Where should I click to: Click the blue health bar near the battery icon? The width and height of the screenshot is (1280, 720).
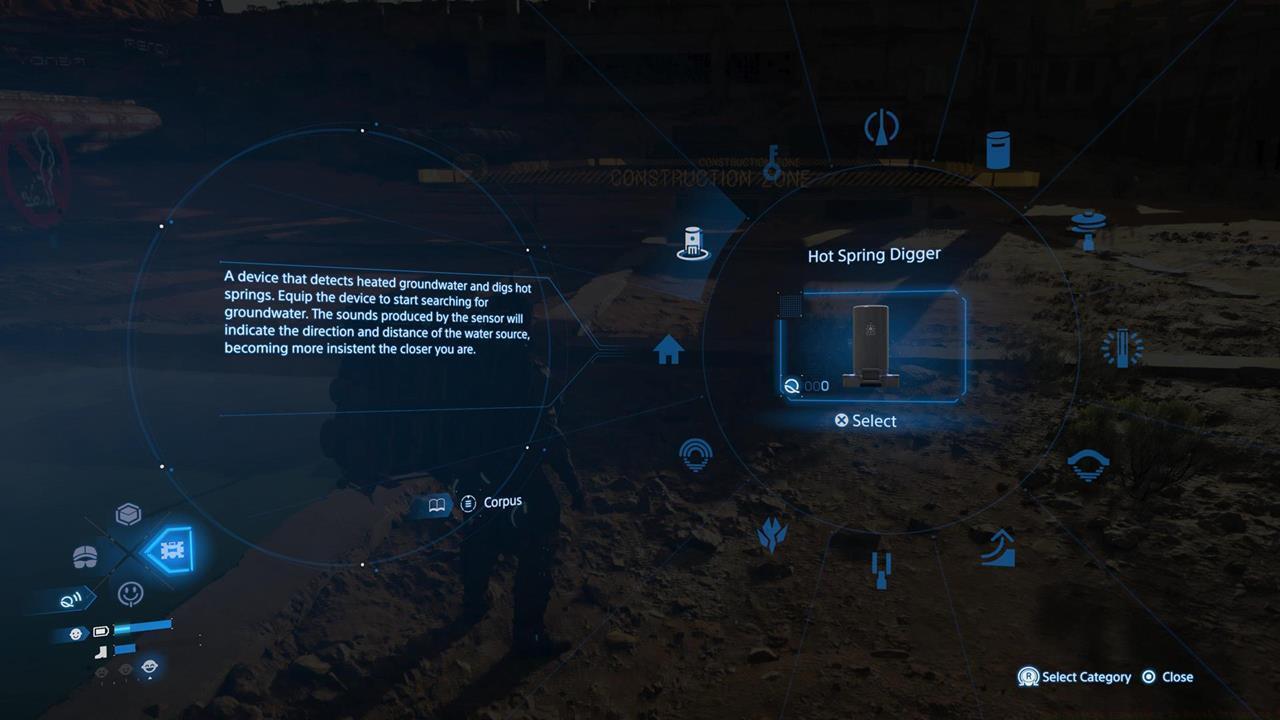[142, 628]
